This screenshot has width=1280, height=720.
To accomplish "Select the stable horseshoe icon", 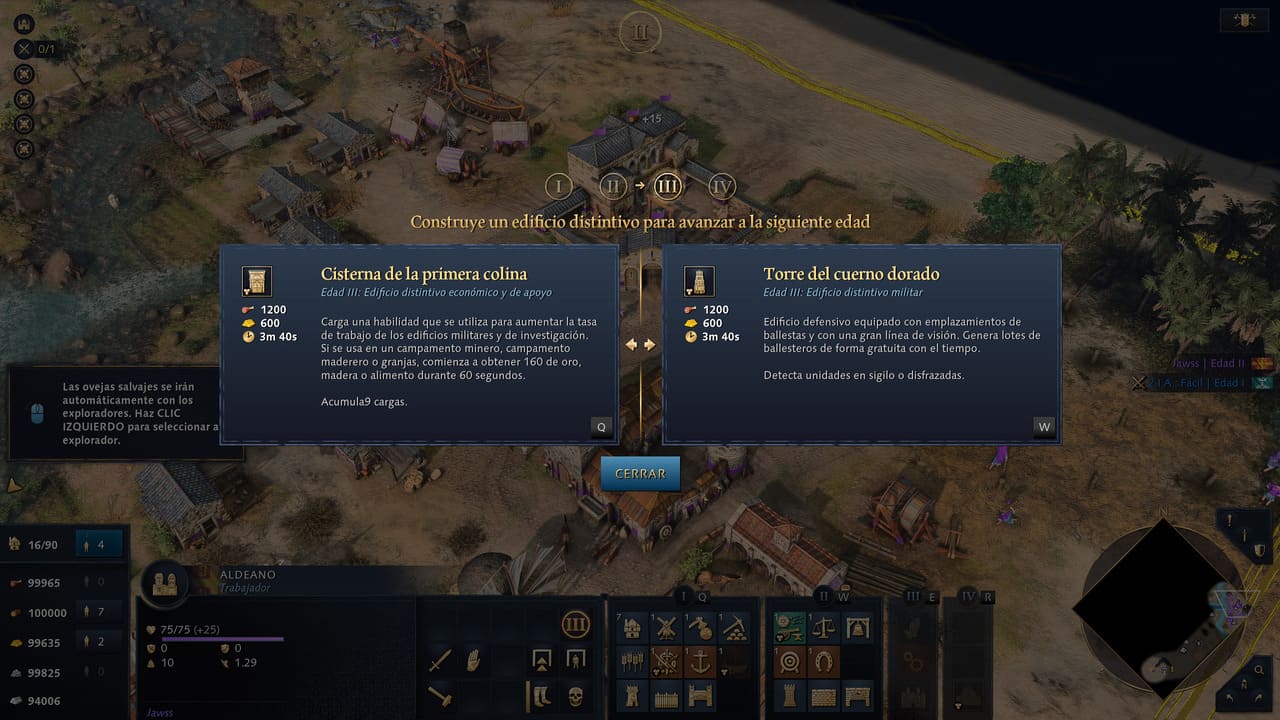I will point(824,661).
